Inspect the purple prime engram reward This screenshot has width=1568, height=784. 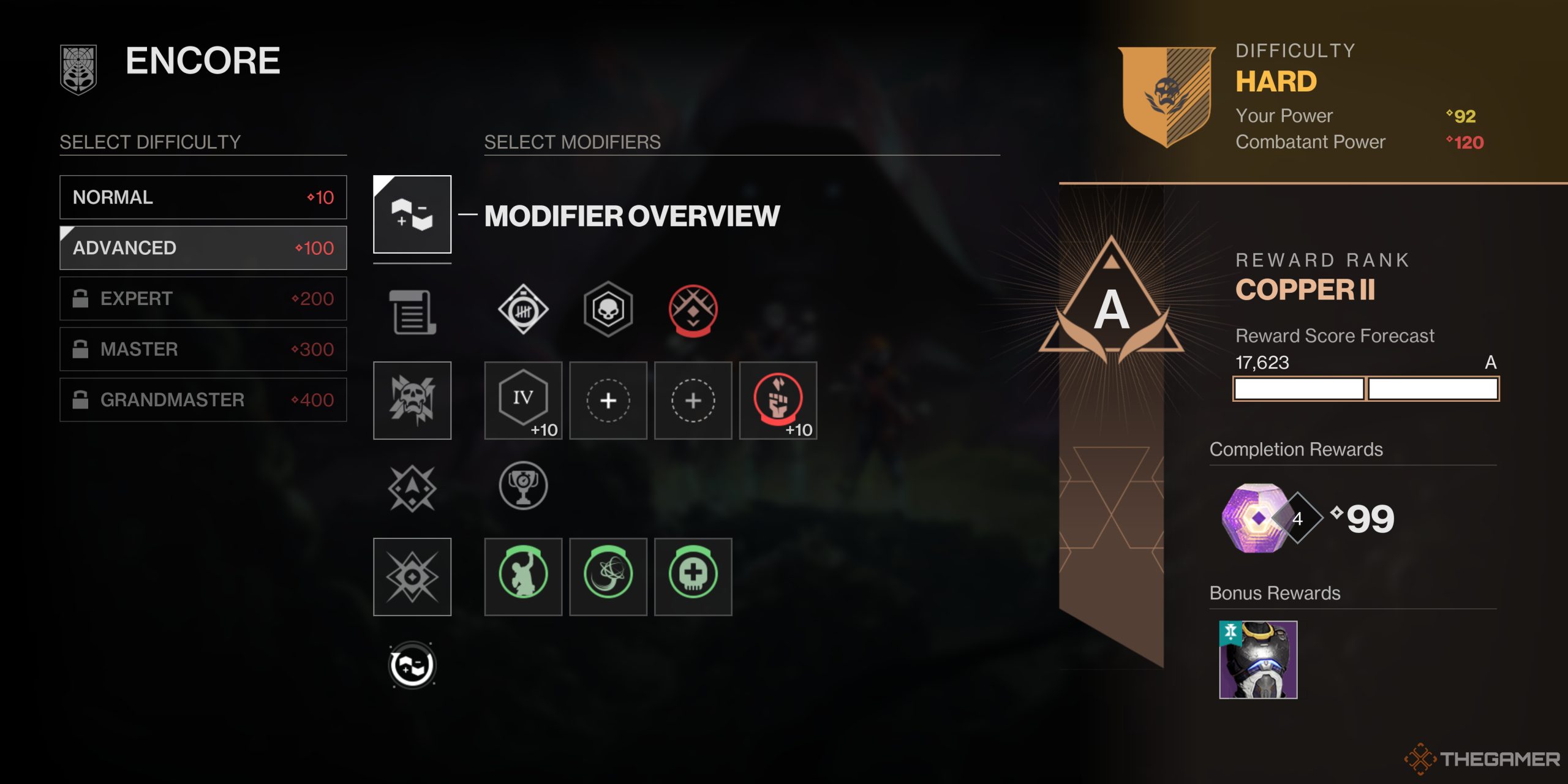click(1256, 518)
